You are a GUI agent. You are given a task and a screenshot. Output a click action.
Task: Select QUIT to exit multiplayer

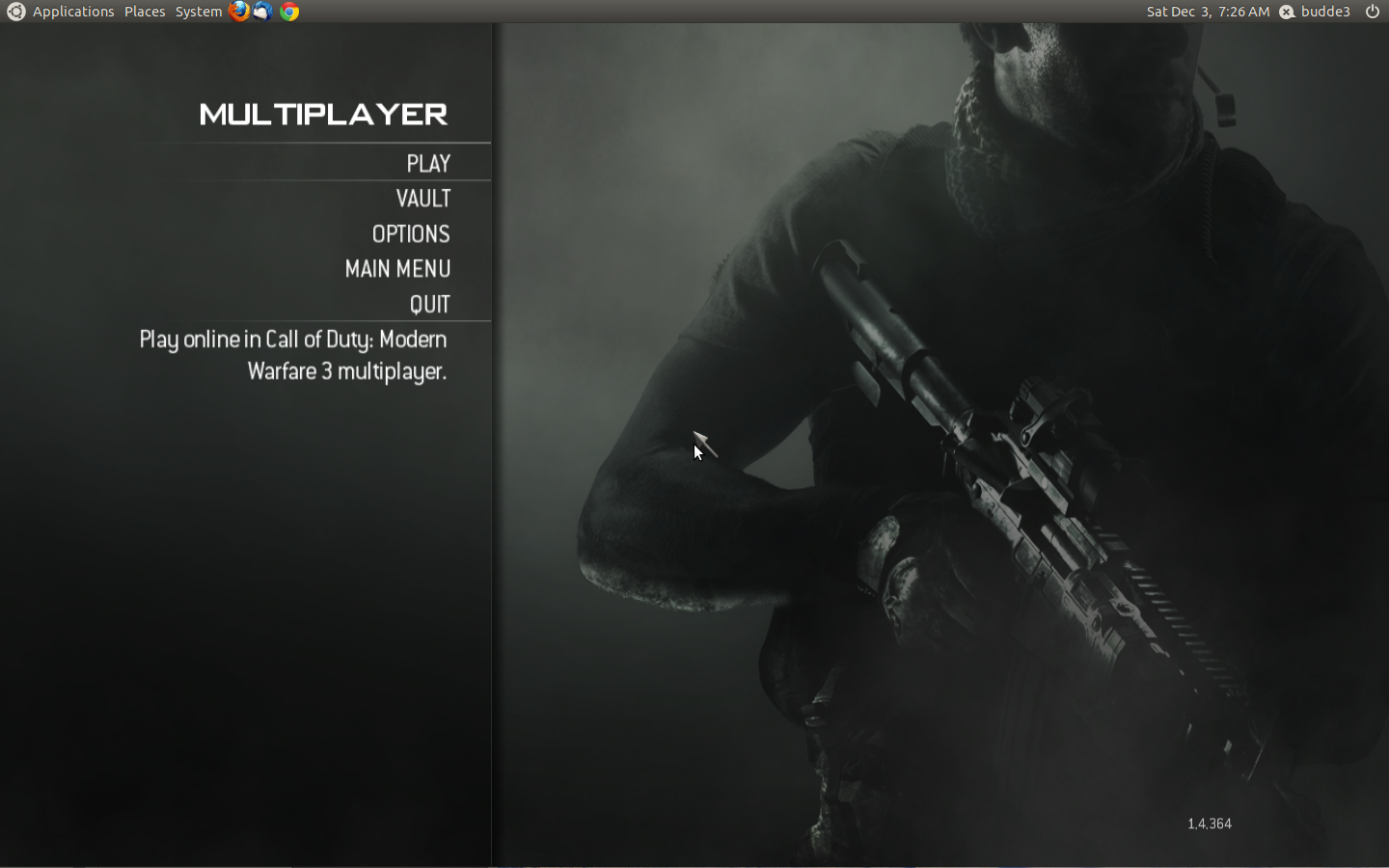click(x=430, y=304)
